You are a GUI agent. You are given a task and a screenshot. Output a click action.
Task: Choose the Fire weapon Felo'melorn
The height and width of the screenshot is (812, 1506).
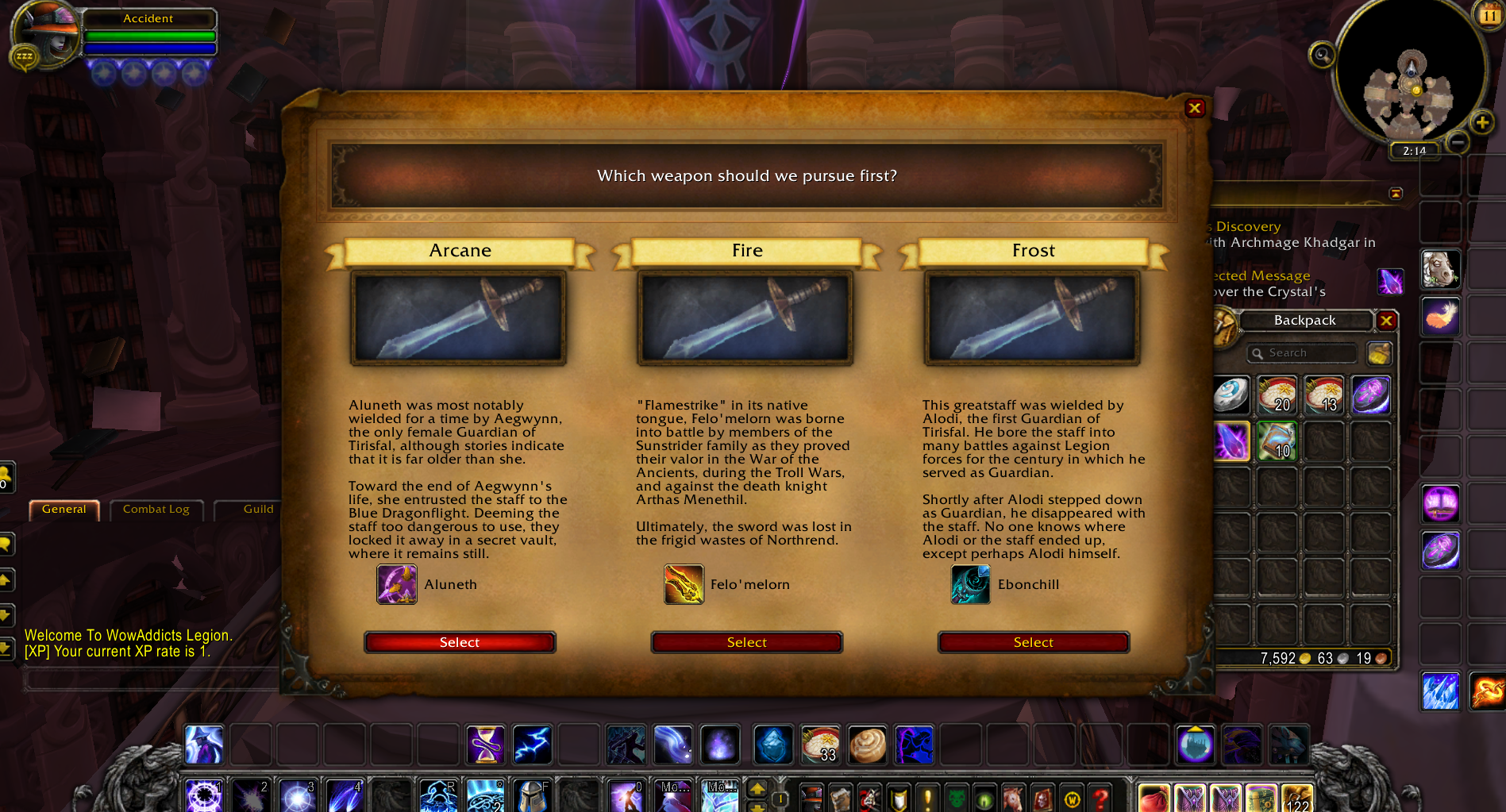tap(746, 642)
